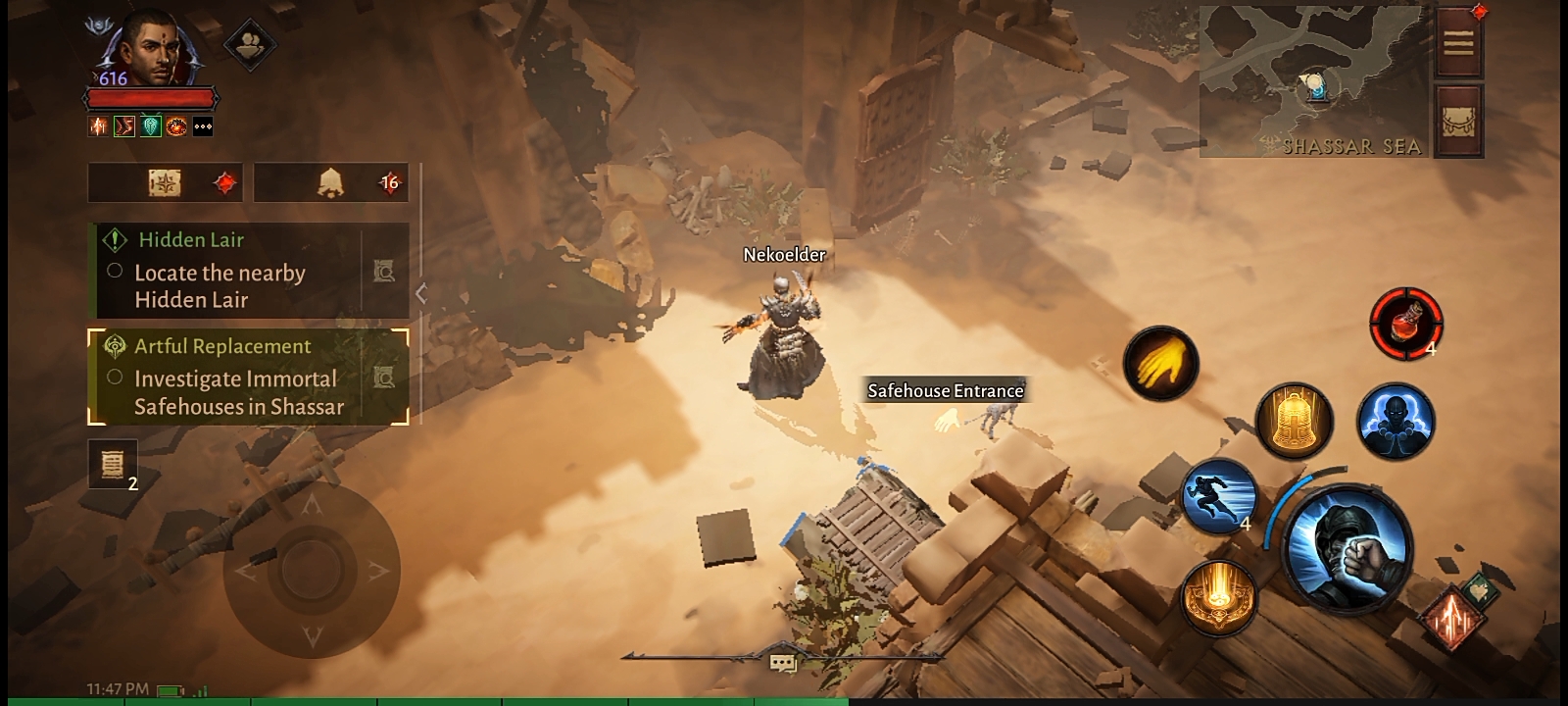Open the Shassar Sea minimap
Viewport: 1568px width, 706px height.
coord(1313,83)
